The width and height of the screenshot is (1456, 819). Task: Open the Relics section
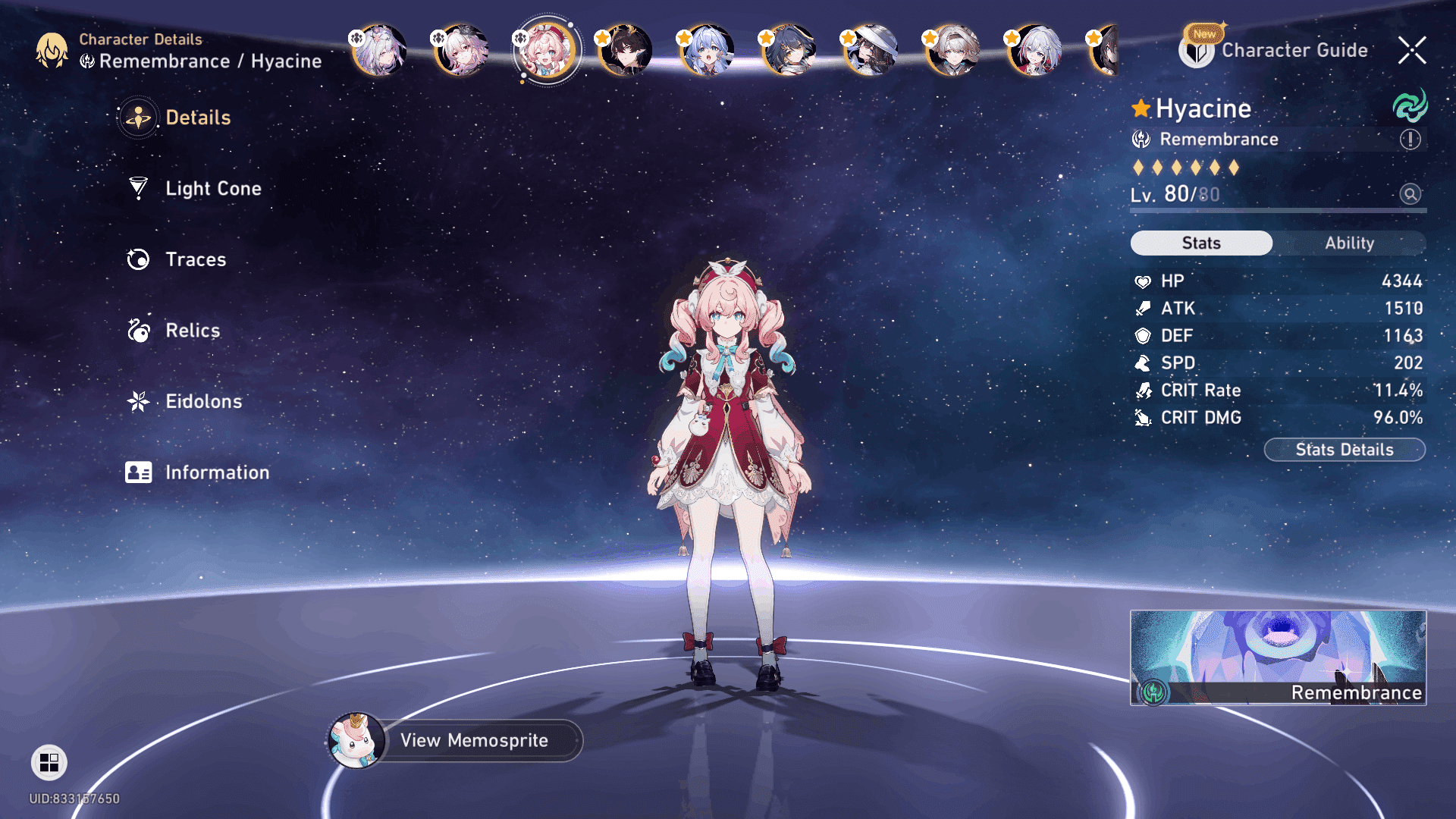192,331
